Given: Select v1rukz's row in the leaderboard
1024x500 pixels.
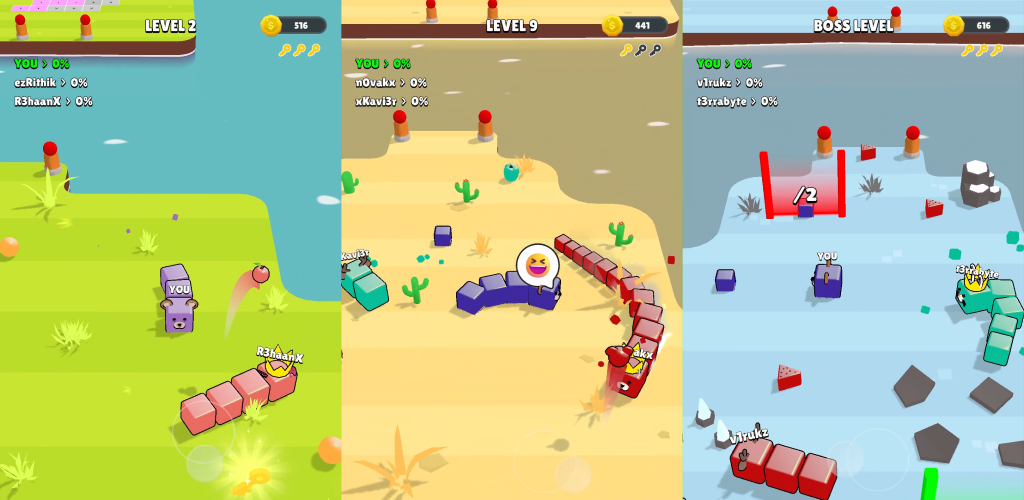Looking at the screenshot, I should [730, 83].
